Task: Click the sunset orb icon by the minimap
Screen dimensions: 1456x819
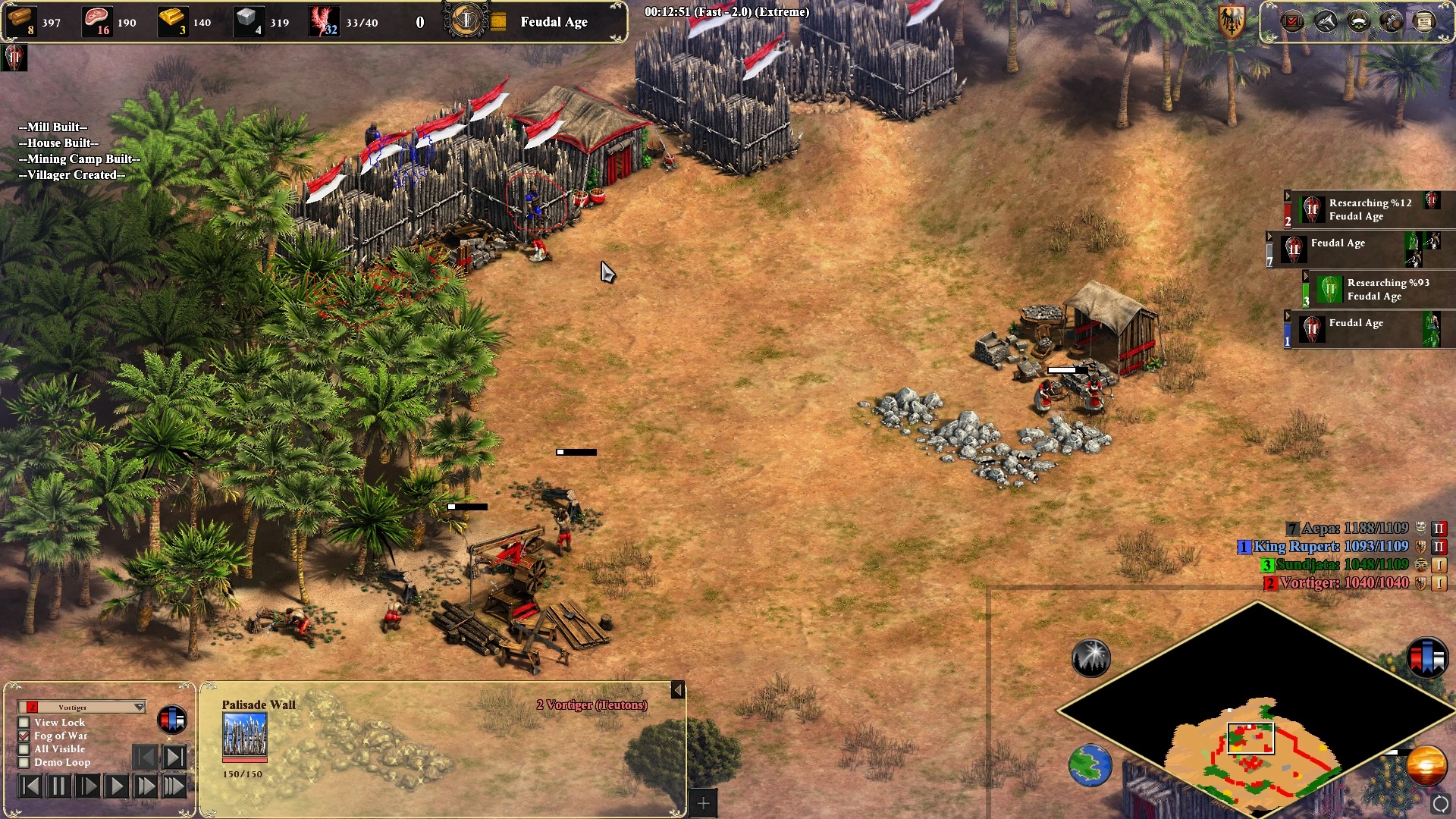Action: pos(1426,765)
